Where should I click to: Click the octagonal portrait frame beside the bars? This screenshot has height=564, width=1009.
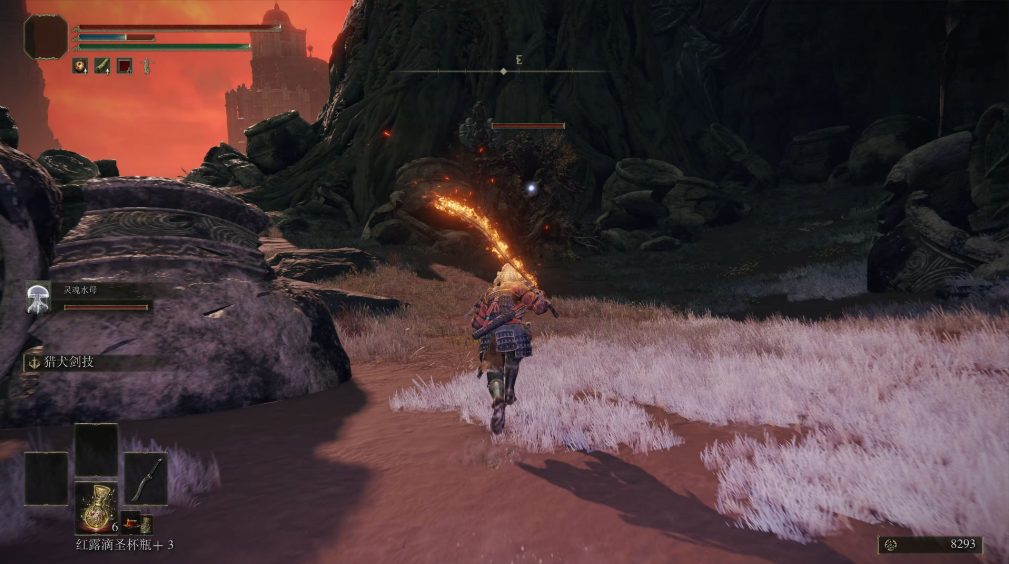point(46,36)
